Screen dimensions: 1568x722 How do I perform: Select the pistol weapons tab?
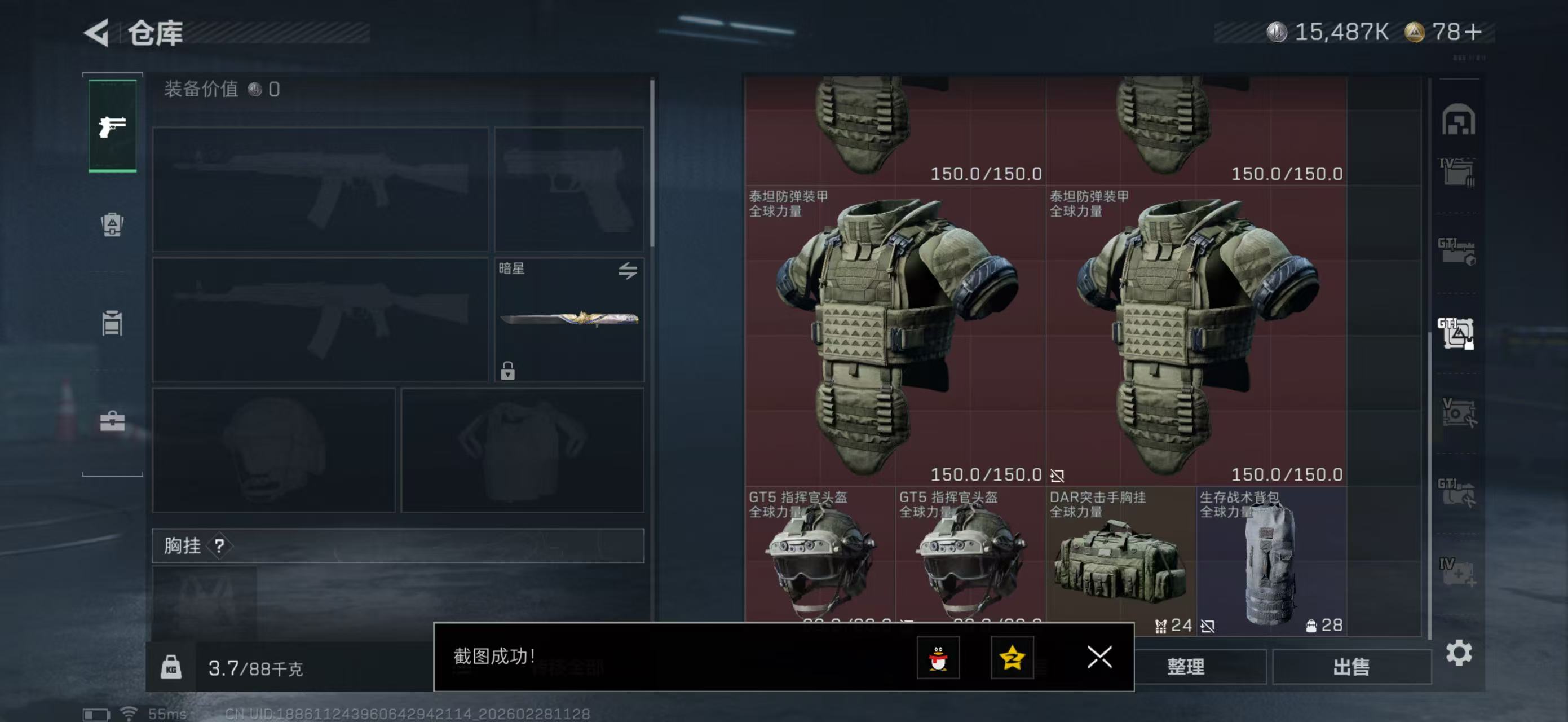113,126
